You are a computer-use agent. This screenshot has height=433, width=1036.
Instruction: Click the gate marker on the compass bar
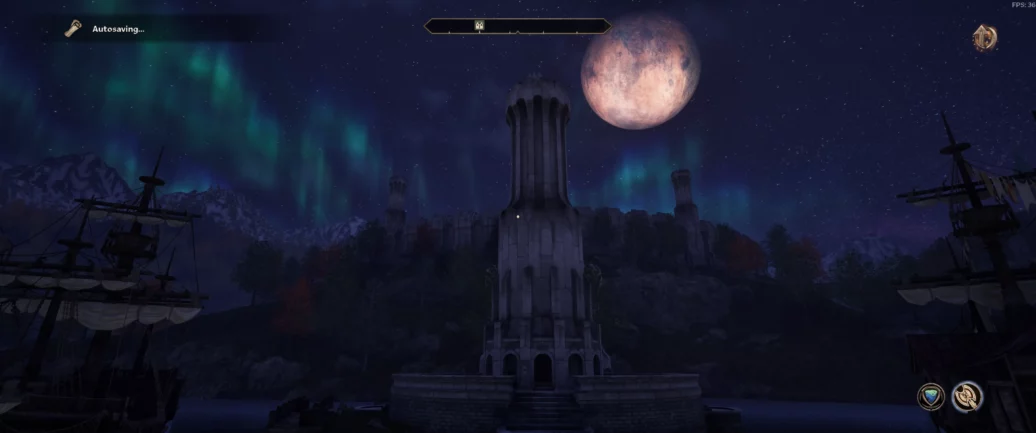click(x=479, y=26)
